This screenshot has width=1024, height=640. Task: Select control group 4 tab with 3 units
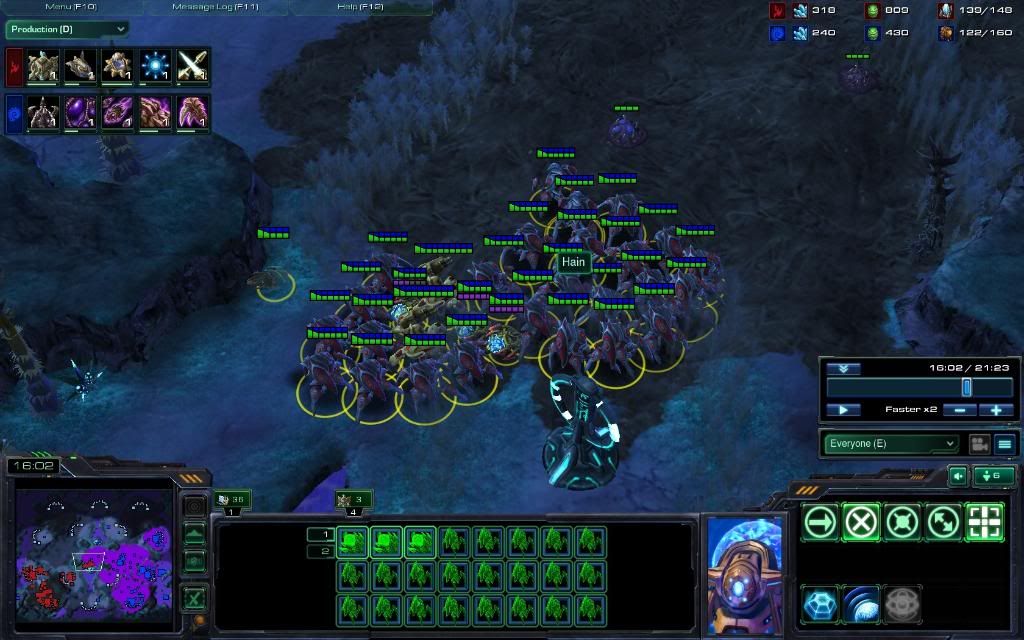(x=354, y=499)
